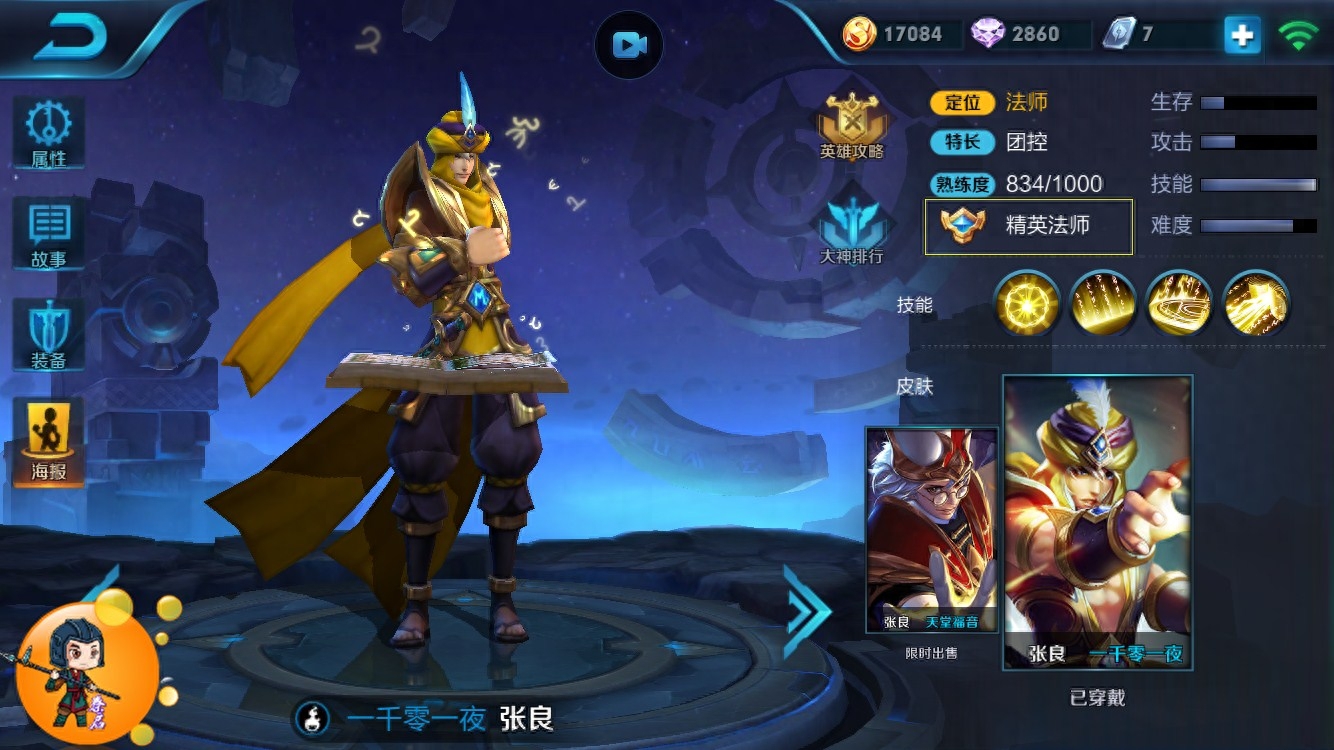Open the 装备 equipment tab
Viewport: 1334px width, 750px height.
pos(48,335)
